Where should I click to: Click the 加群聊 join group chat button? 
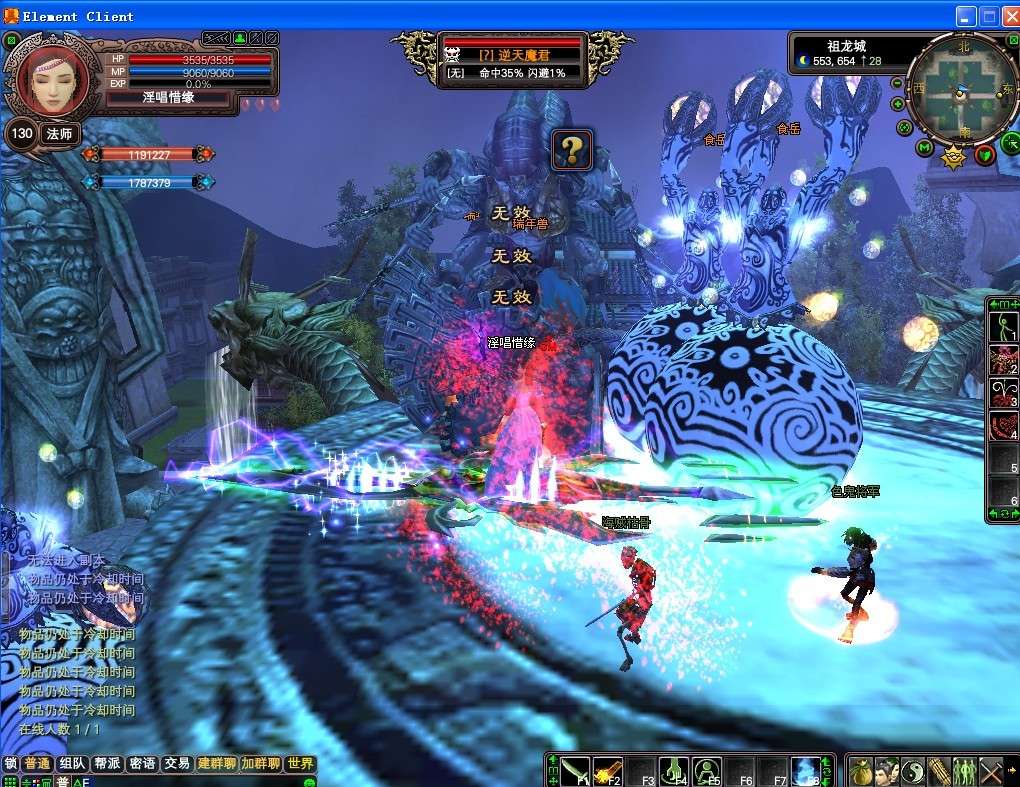tap(260, 763)
